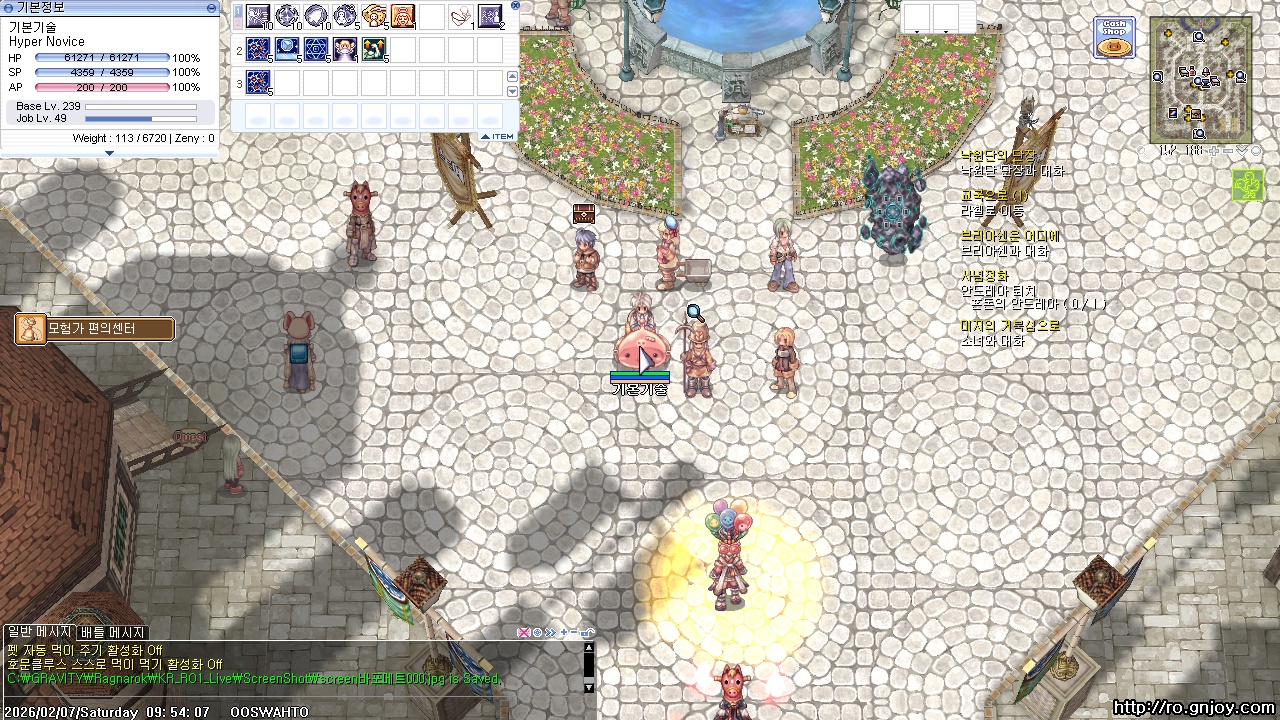Open the 마지의 가죽상으로 quest tracker entry
The image size is (1280, 720).
(1010, 326)
